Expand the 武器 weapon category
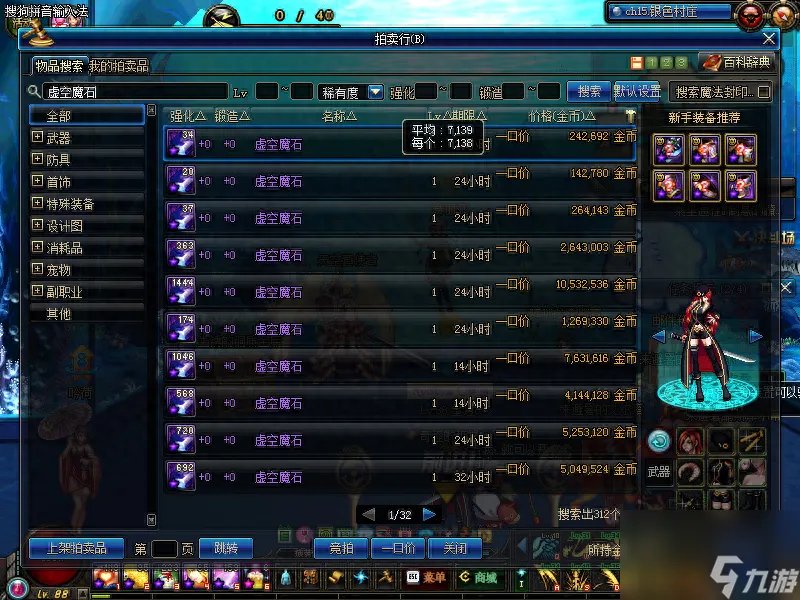The width and height of the screenshot is (800, 600). [38, 138]
